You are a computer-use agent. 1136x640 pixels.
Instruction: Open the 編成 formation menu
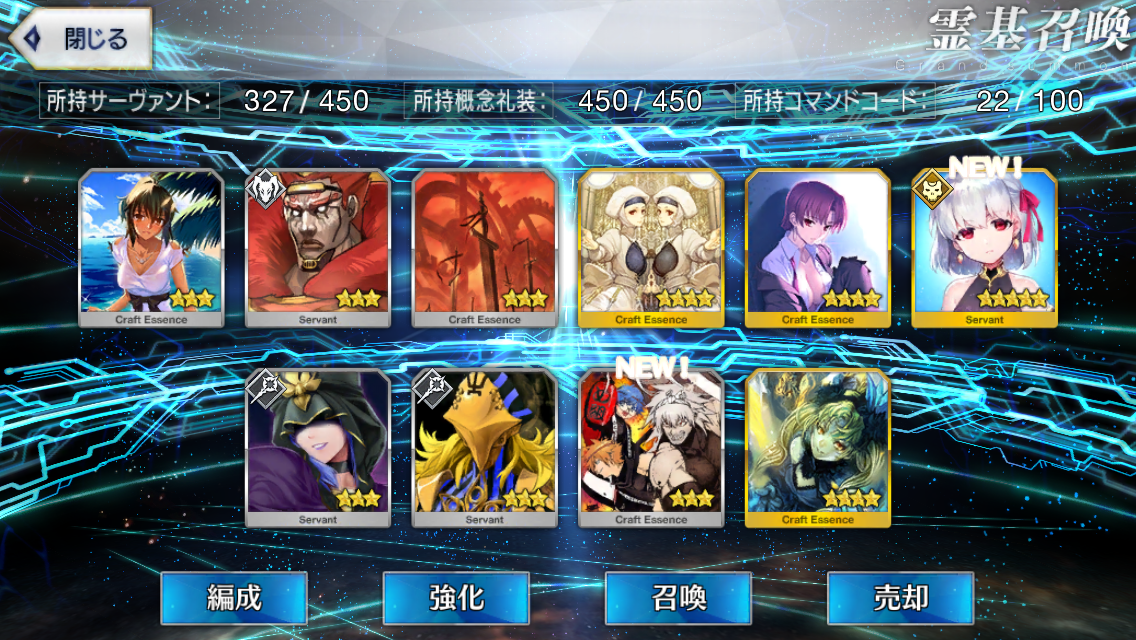(x=234, y=598)
